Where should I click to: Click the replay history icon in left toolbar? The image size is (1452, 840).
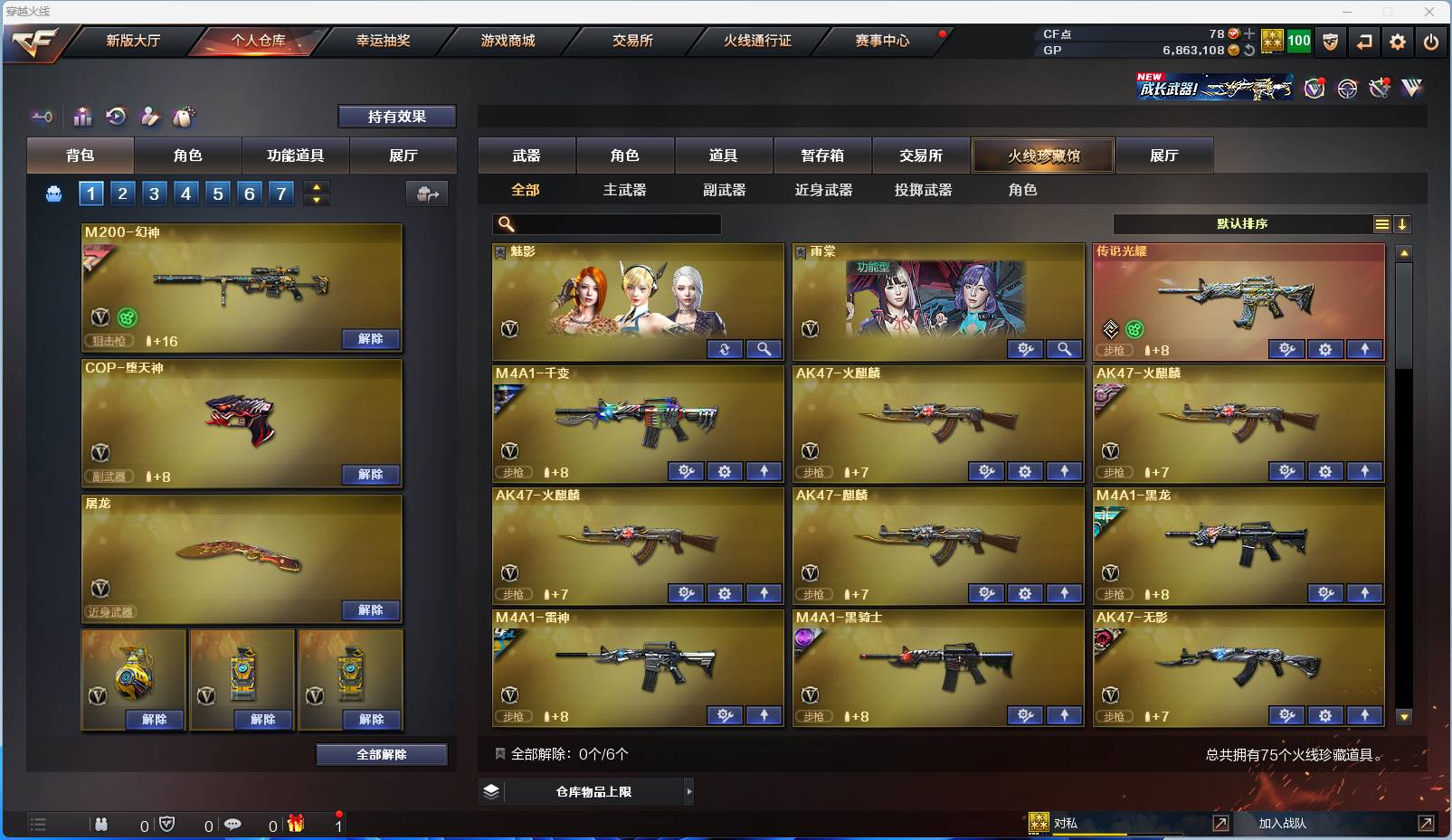click(x=117, y=117)
